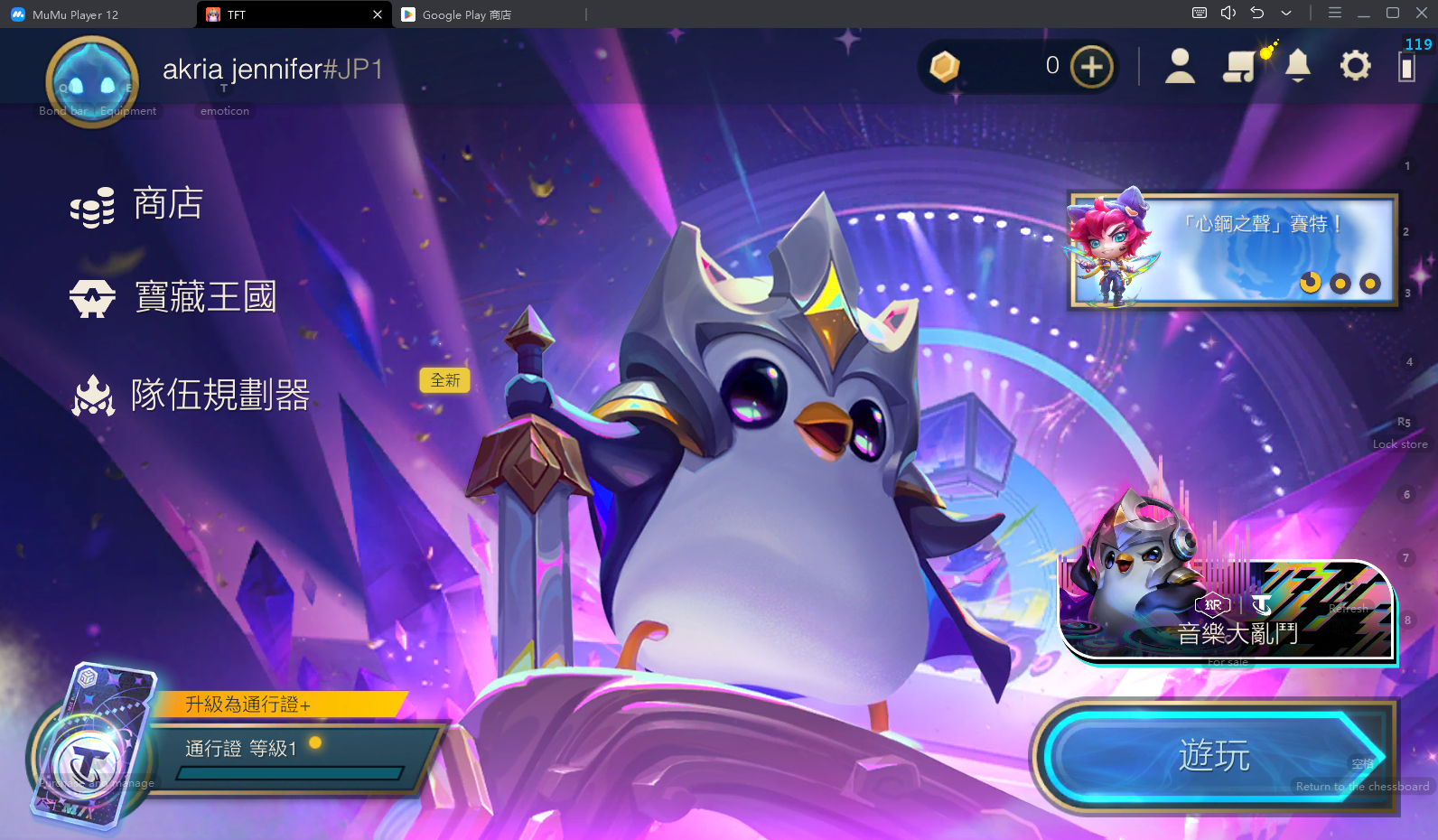Add currency with the plus button
Viewport: 1438px width, 840px height.
1091,67
